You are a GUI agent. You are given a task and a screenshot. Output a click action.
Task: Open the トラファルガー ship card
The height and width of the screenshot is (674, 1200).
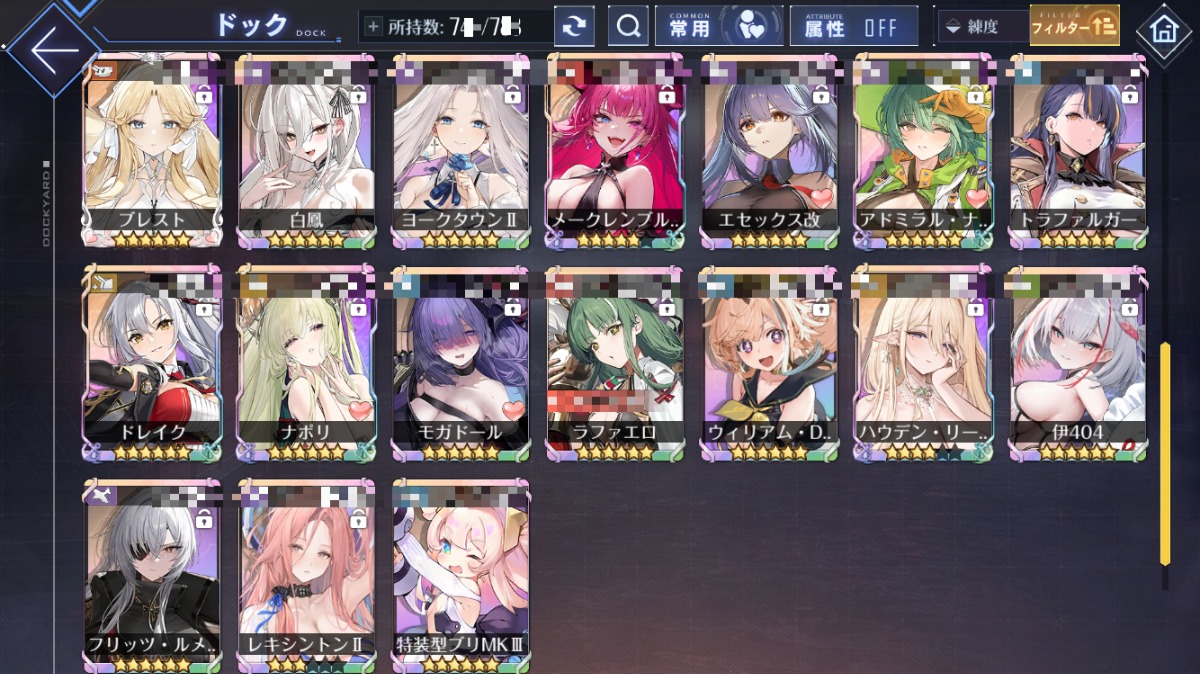[x=1077, y=150]
